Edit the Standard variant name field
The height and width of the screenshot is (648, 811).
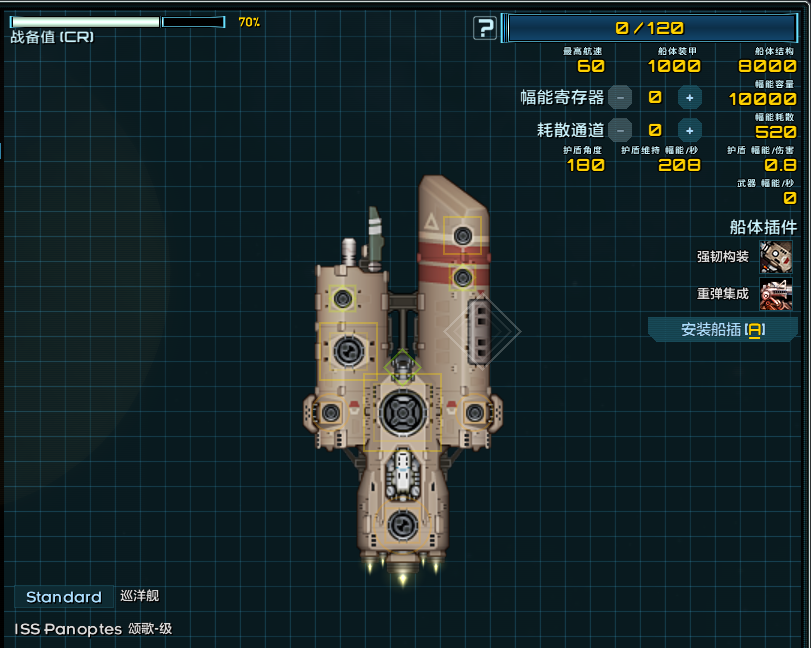[x=64, y=597]
